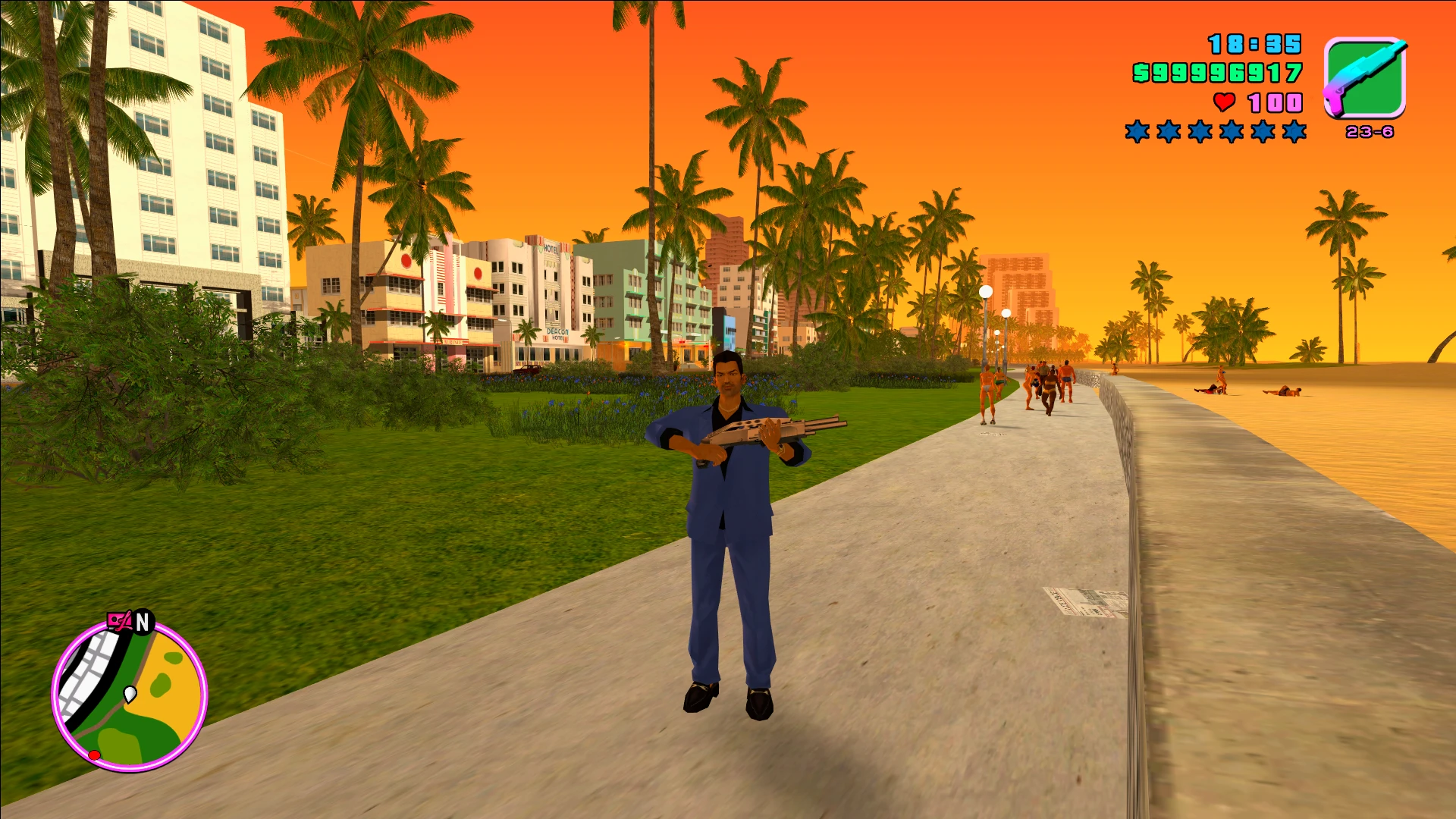Click the red blip on the minimap edge
This screenshot has width=1456, height=819.
tap(95, 754)
